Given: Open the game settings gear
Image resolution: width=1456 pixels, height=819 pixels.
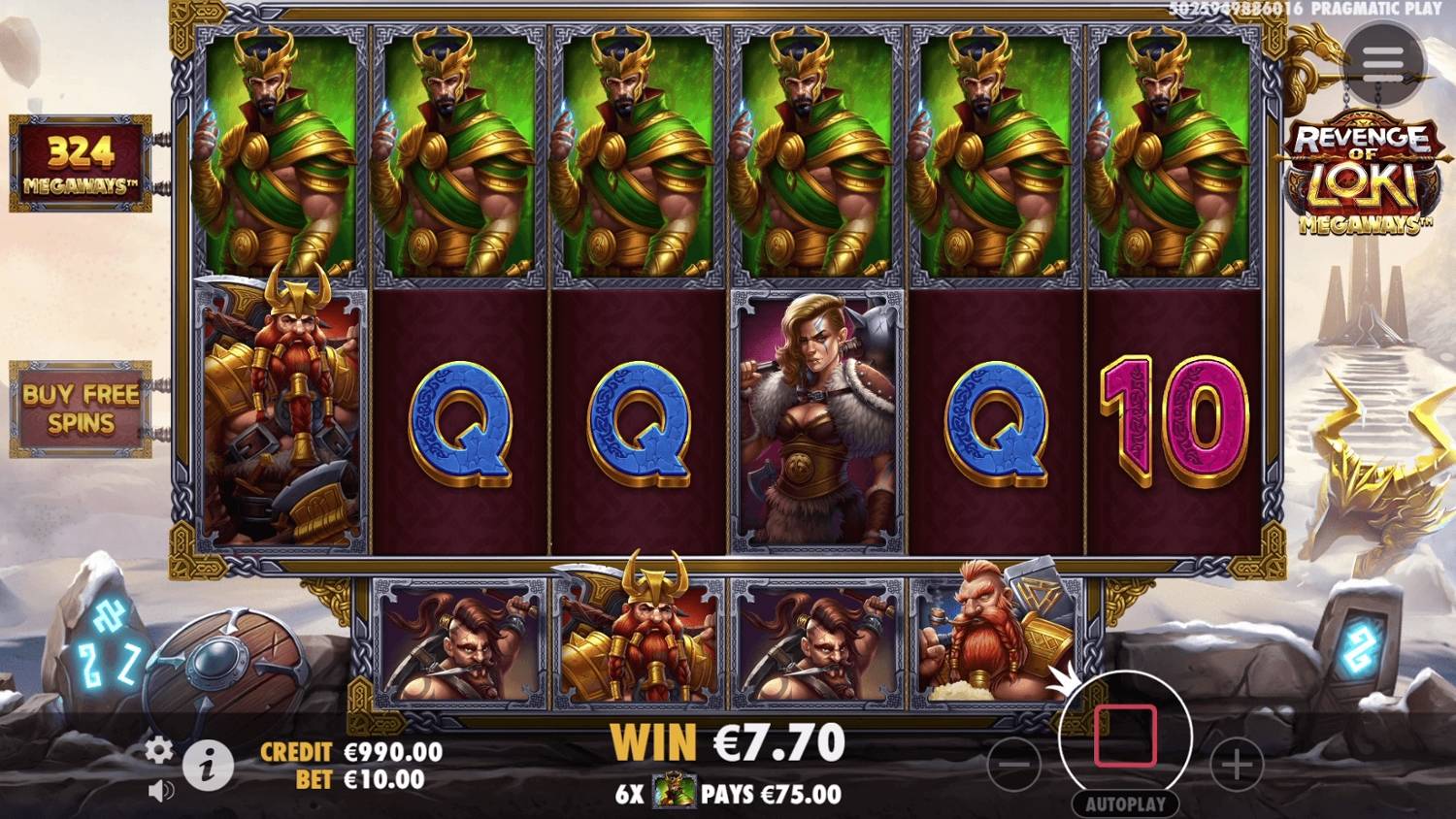Looking at the screenshot, I should pos(157,750).
